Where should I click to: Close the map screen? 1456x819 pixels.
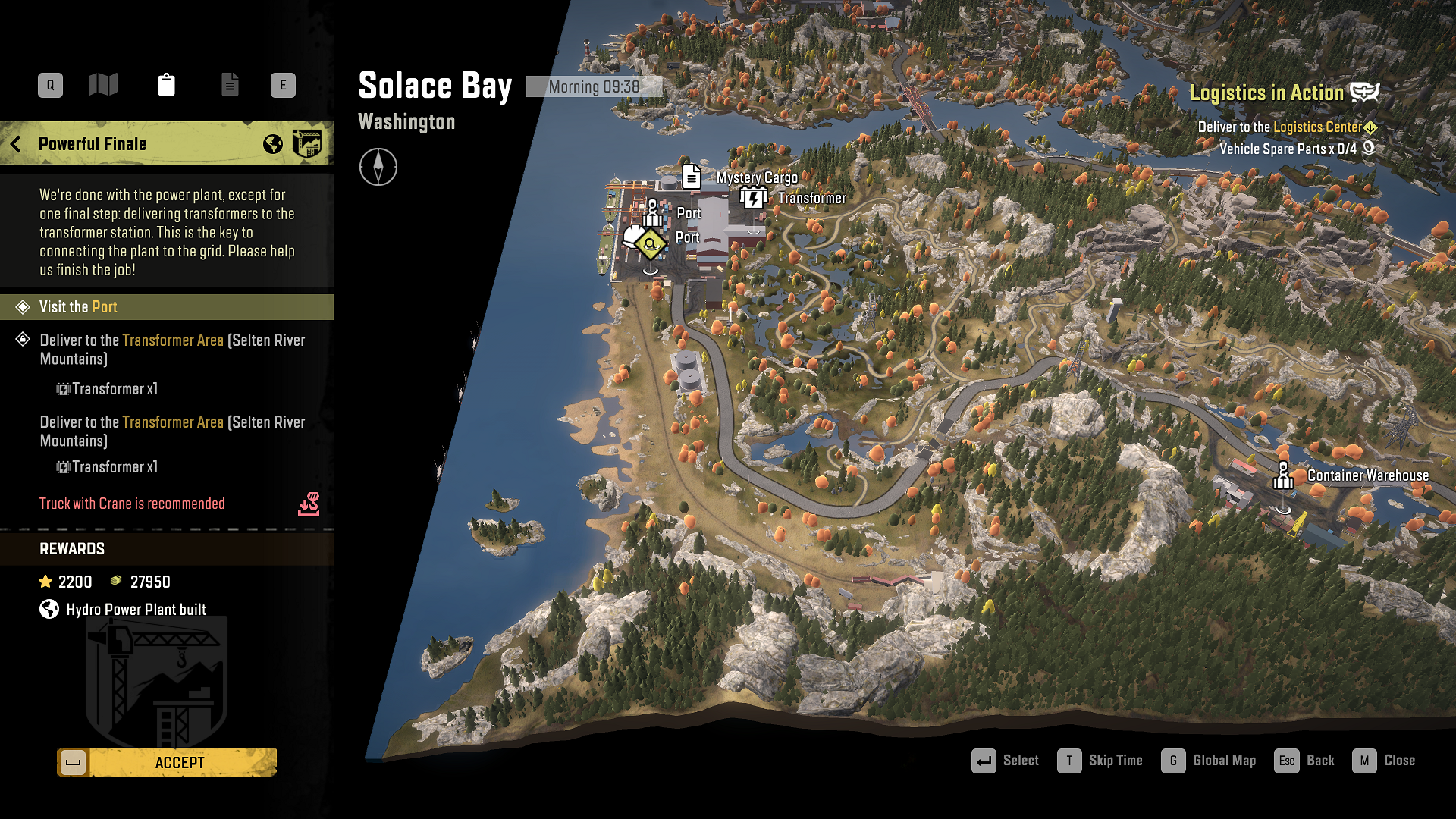(x=1384, y=761)
